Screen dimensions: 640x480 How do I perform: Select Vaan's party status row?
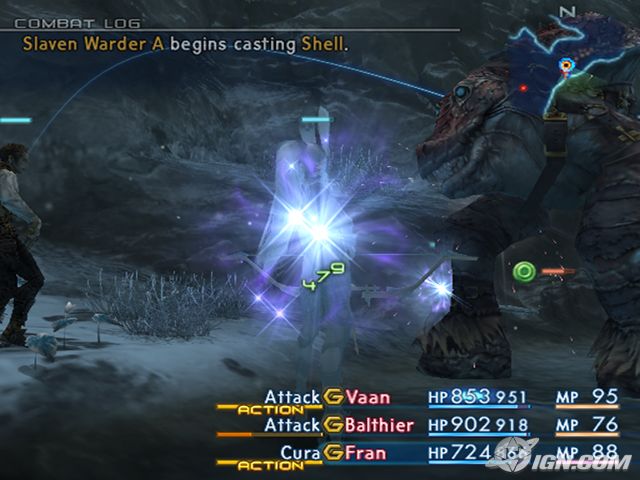[365, 397]
